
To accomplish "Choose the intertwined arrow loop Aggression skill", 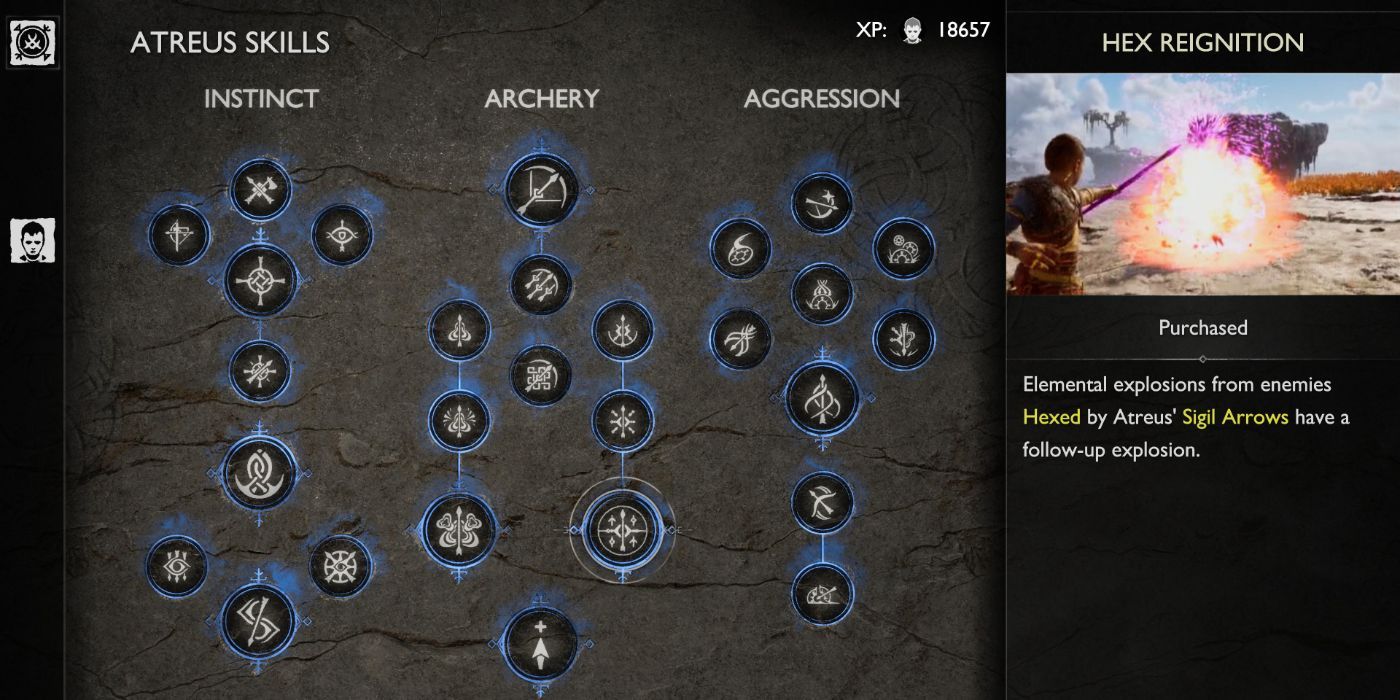I will 822,399.
